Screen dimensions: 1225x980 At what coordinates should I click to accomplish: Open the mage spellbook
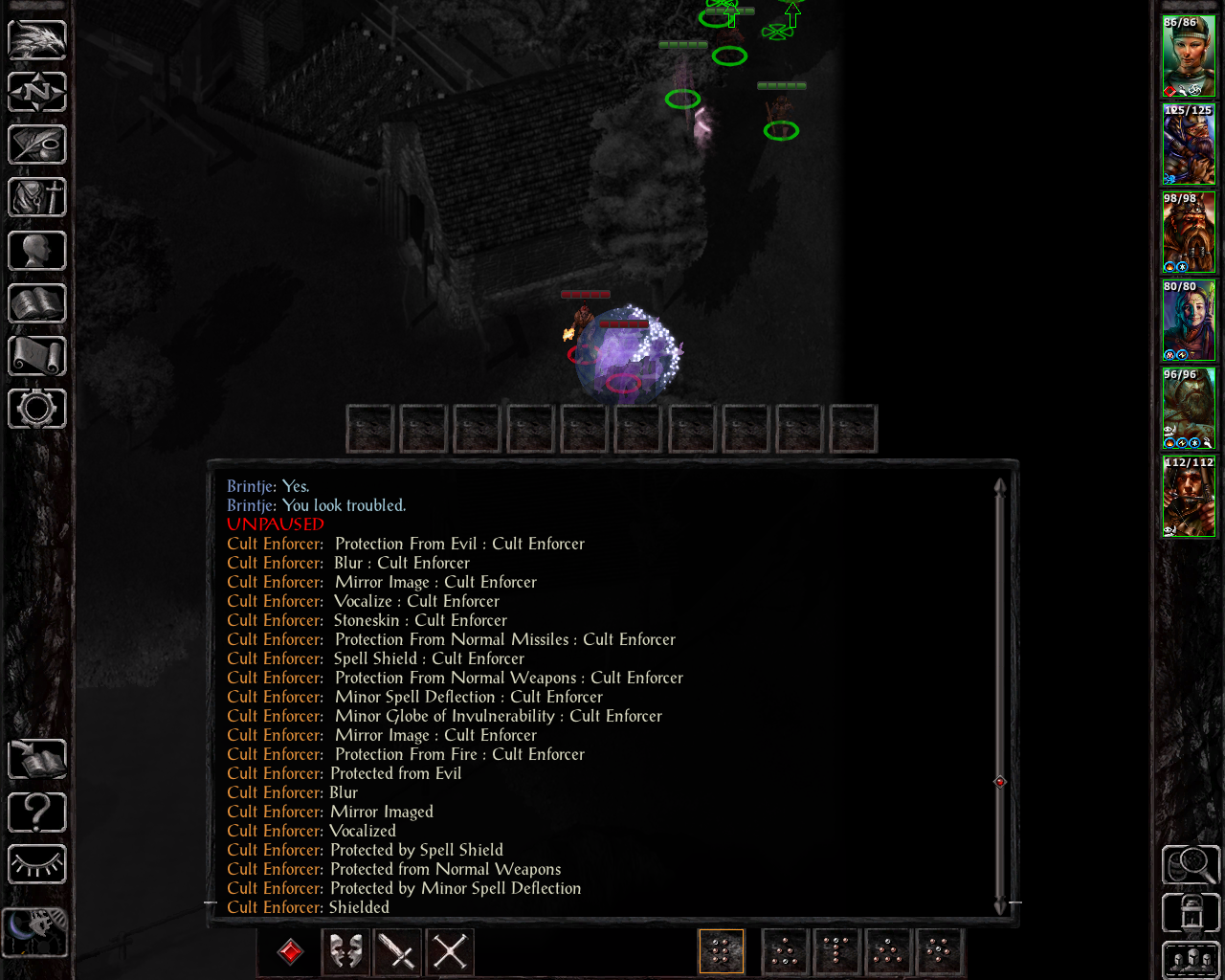tap(37, 303)
